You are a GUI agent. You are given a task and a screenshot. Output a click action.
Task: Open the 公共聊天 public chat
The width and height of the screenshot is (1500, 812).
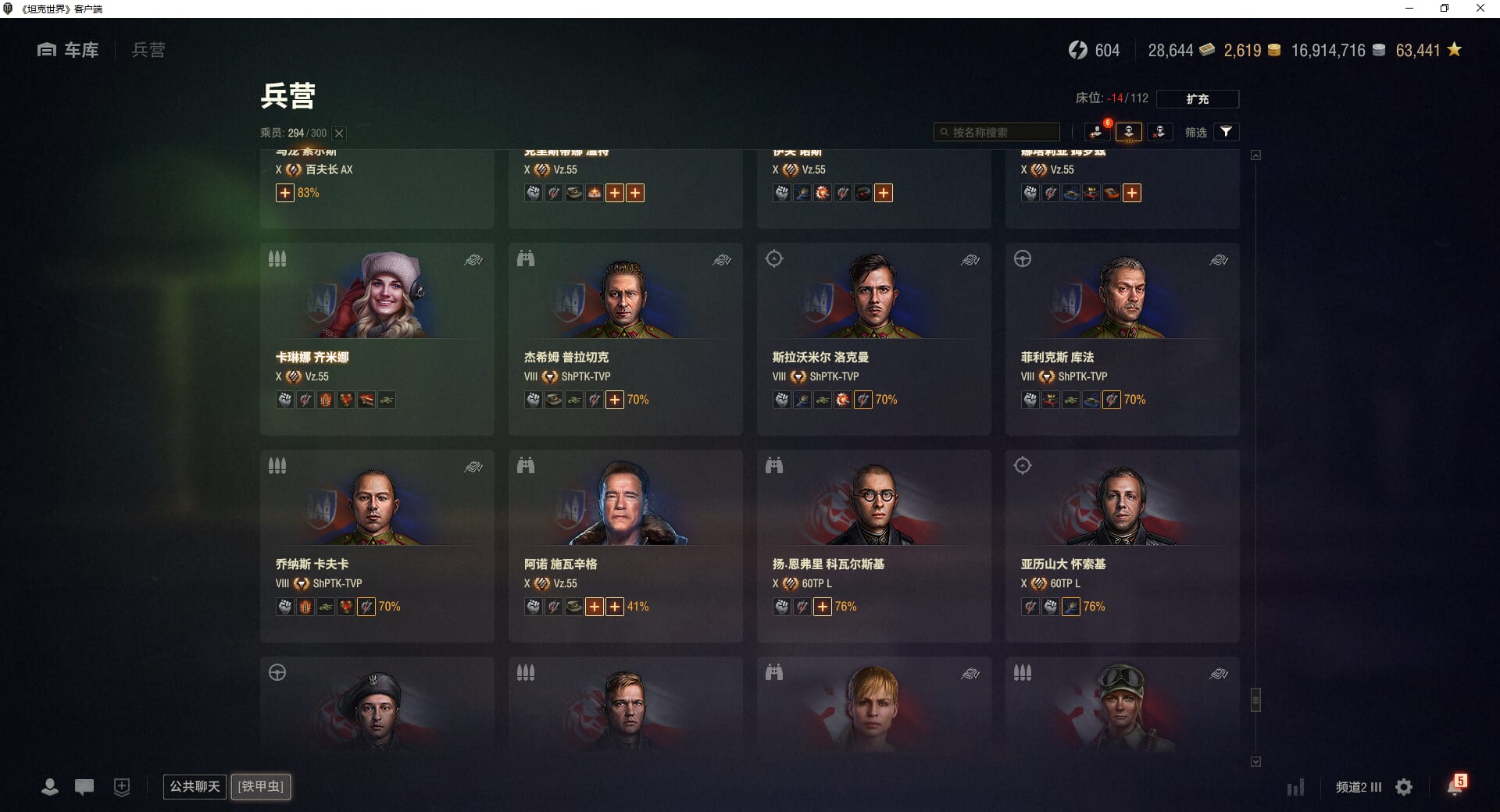195,786
